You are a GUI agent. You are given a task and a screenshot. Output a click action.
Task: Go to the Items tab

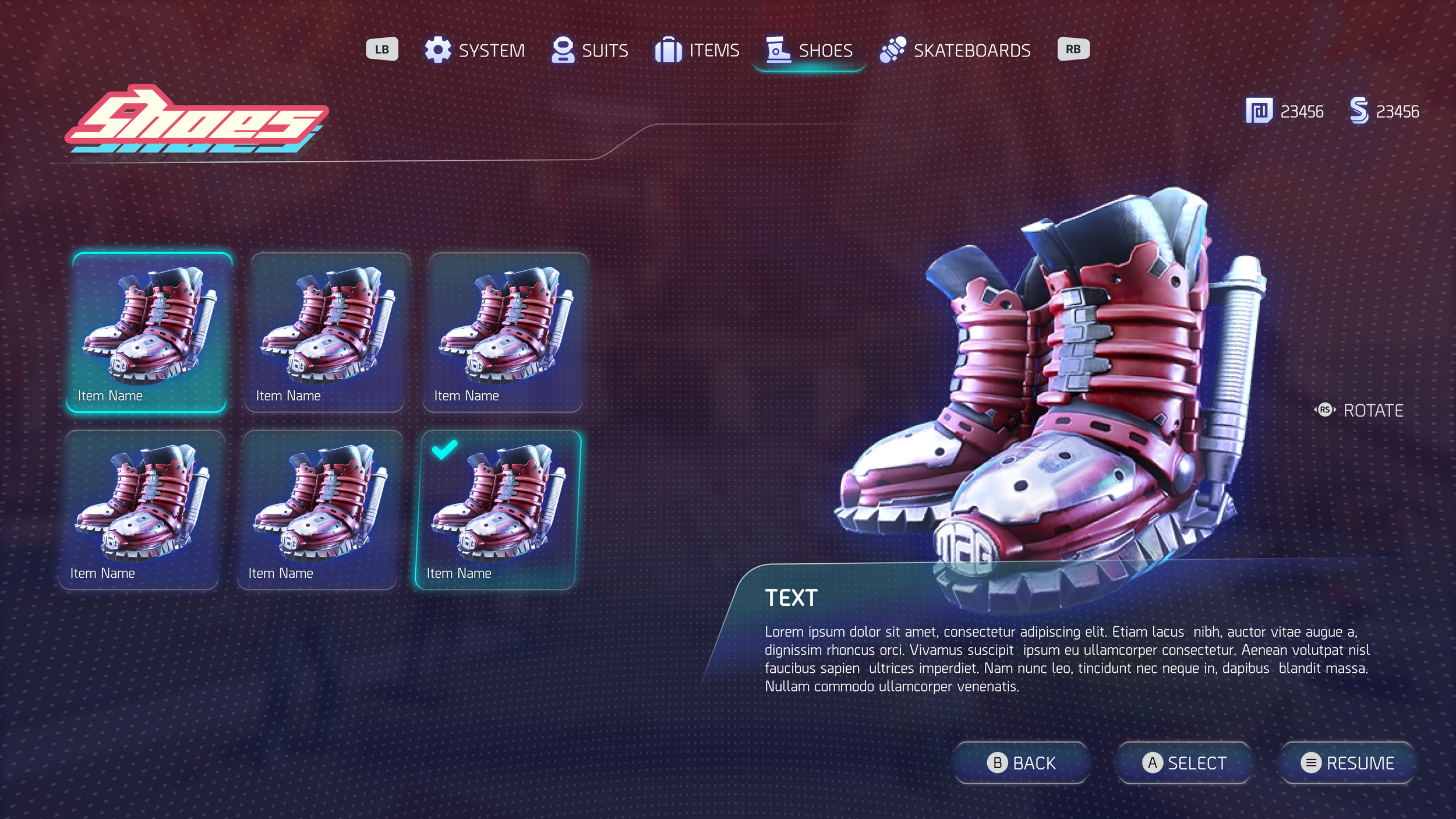(x=697, y=51)
